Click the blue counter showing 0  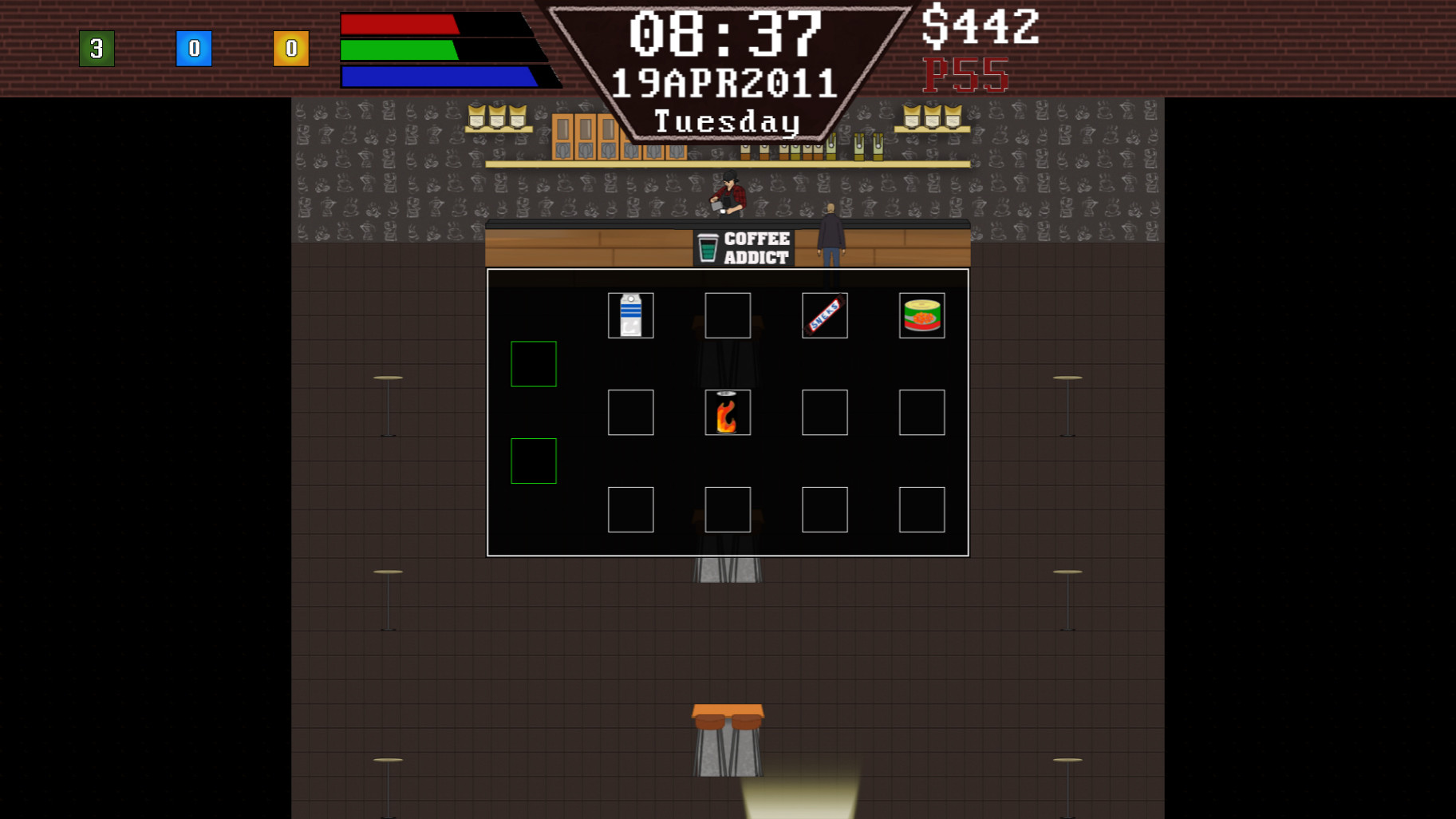point(195,48)
